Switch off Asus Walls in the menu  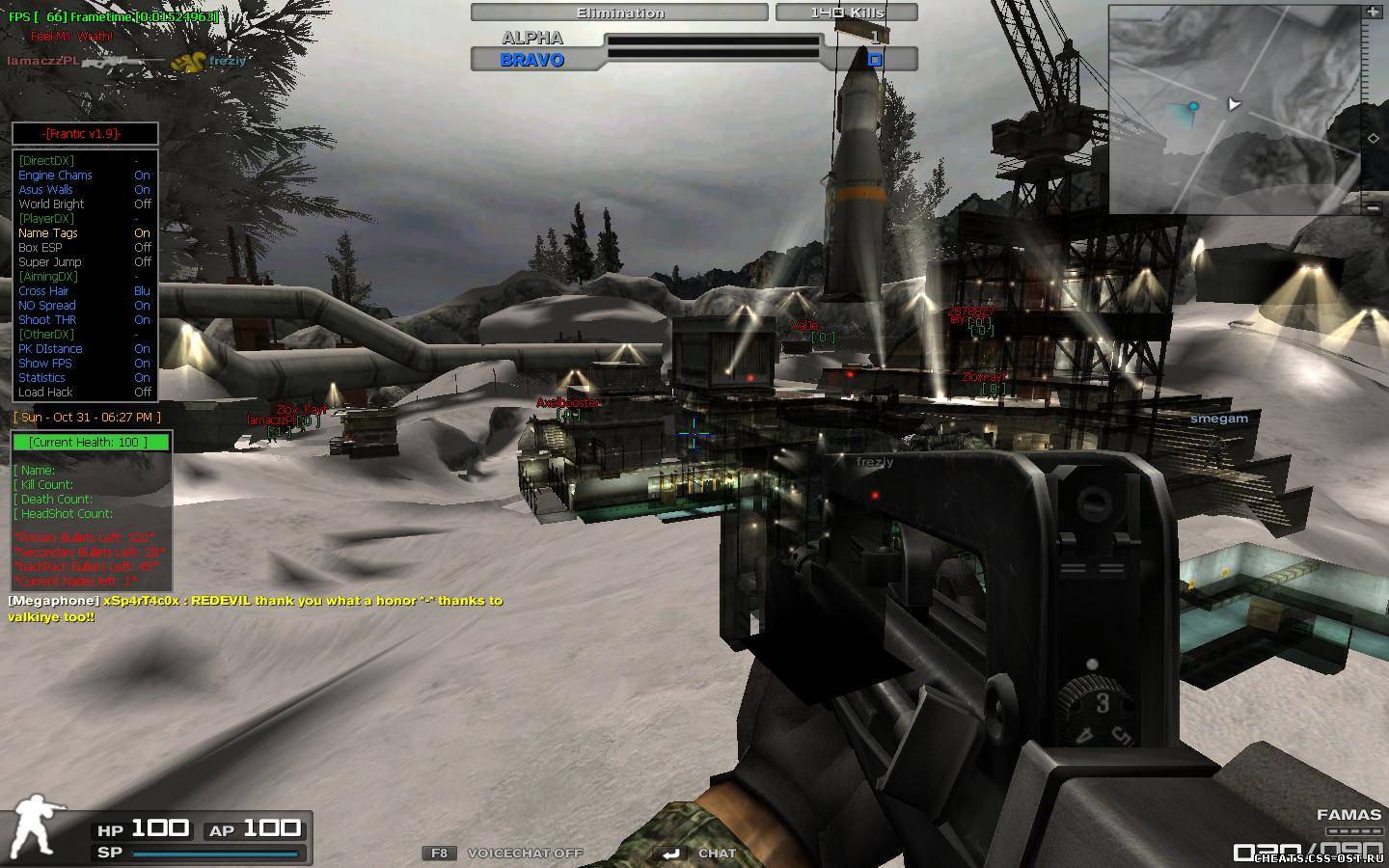[45, 190]
